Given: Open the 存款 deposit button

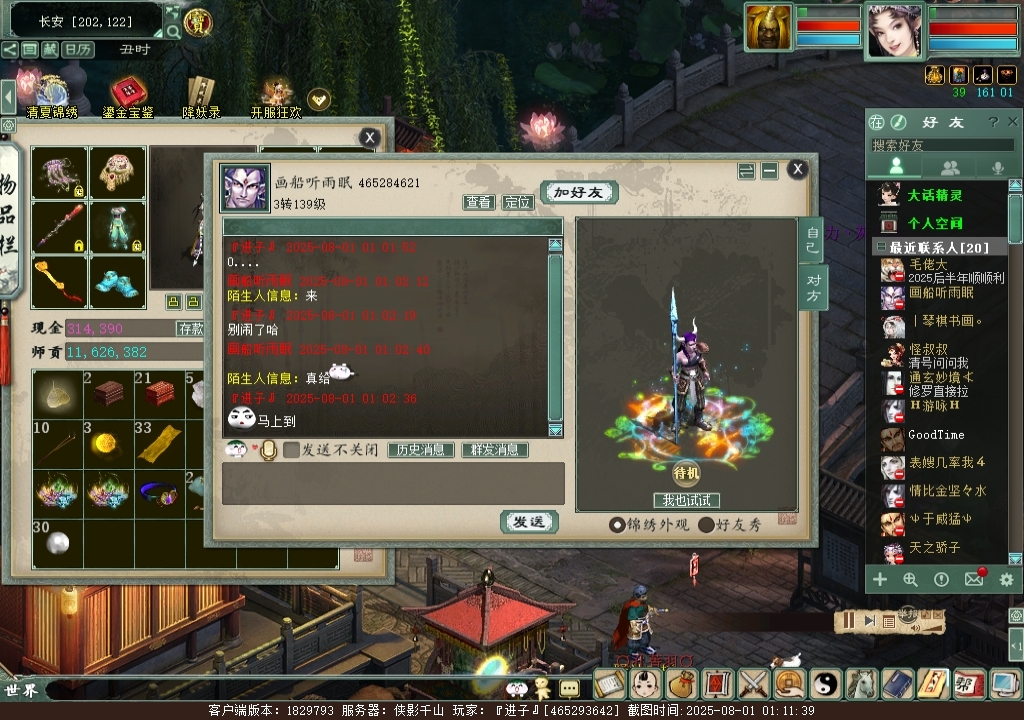Looking at the screenshot, I should (x=191, y=328).
